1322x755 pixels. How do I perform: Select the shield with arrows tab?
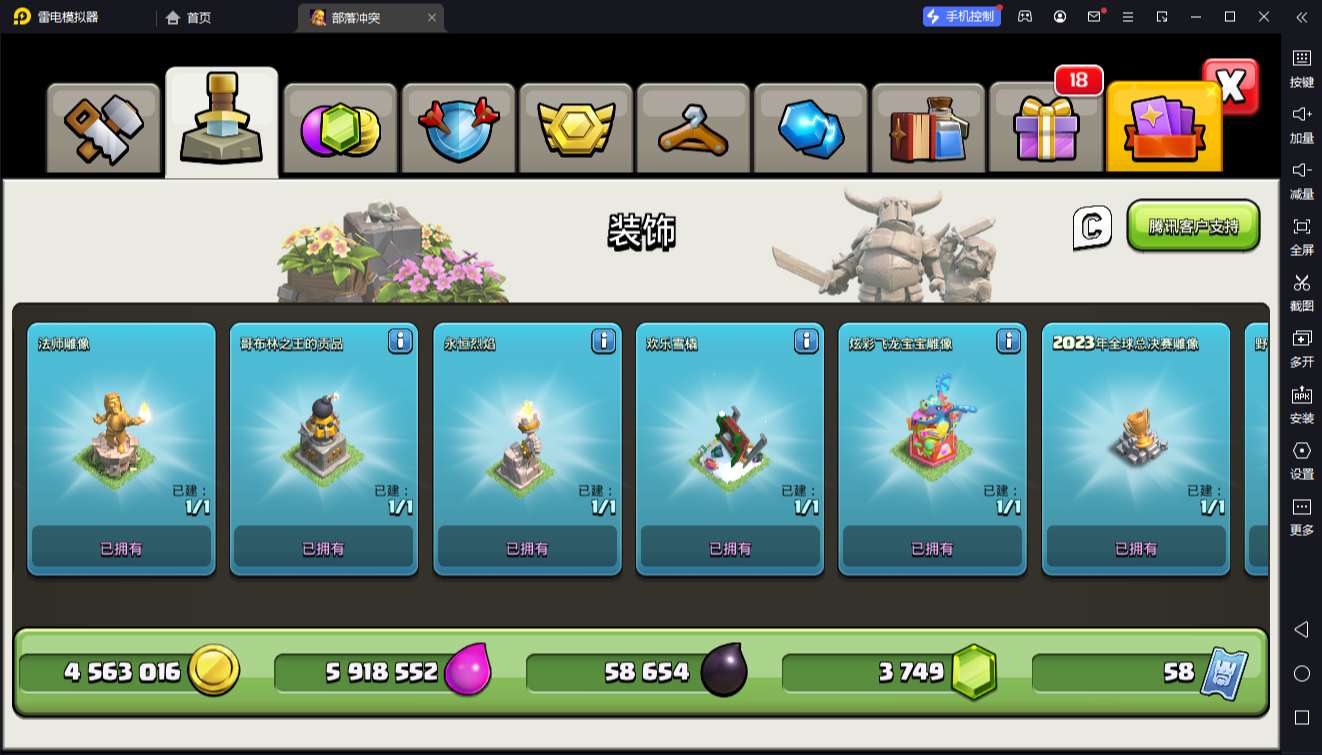[x=458, y=129]
